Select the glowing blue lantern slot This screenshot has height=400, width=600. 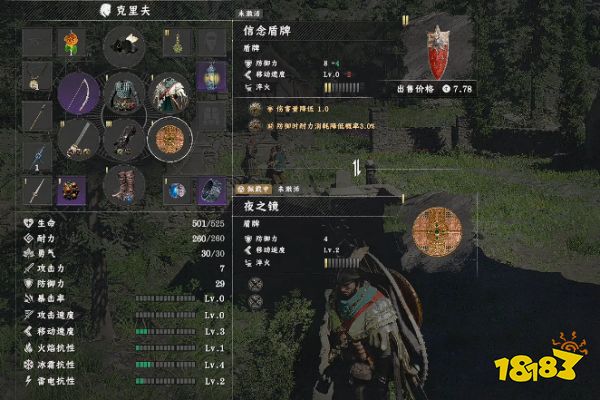[x=210, y=76]
